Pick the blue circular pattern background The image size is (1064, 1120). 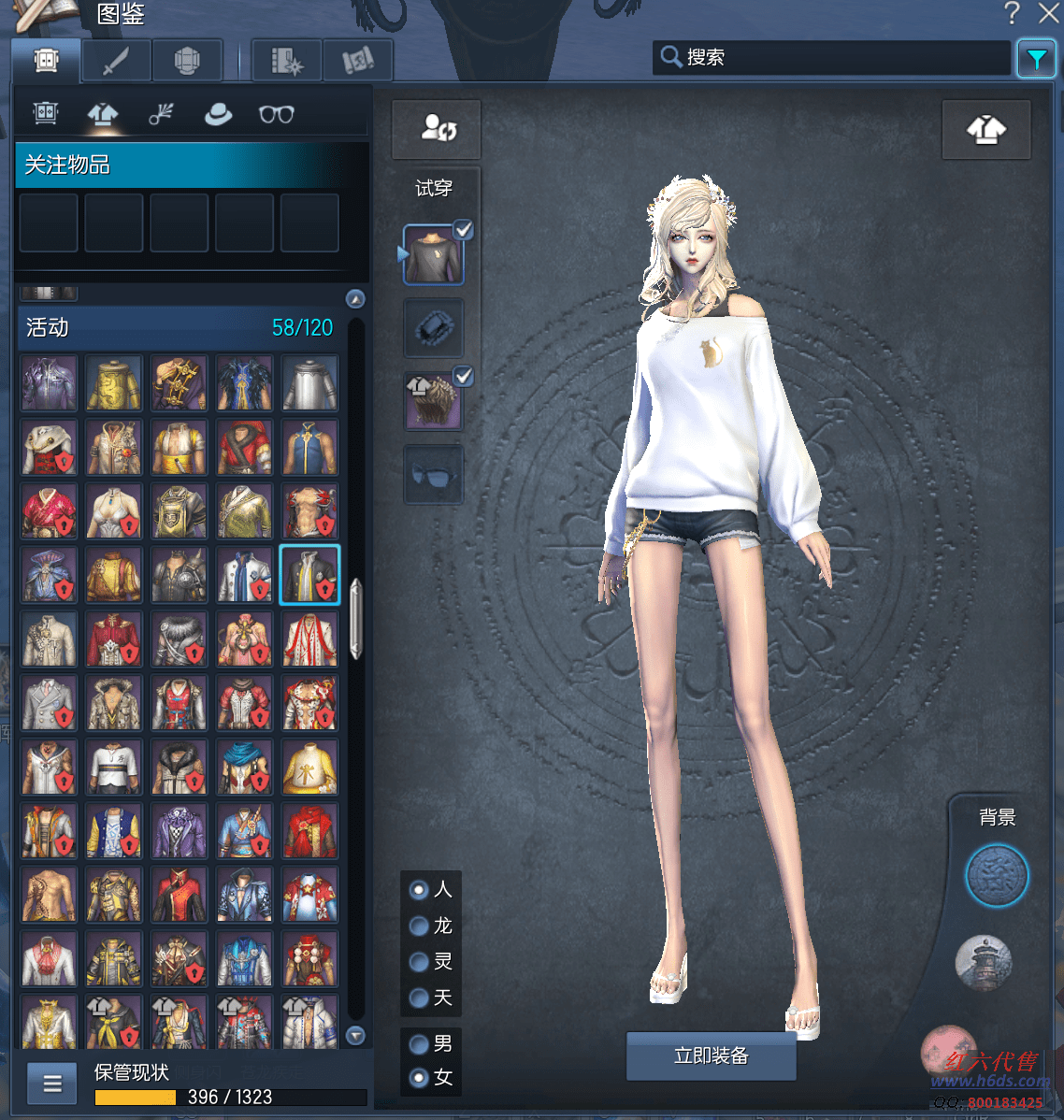997,876
